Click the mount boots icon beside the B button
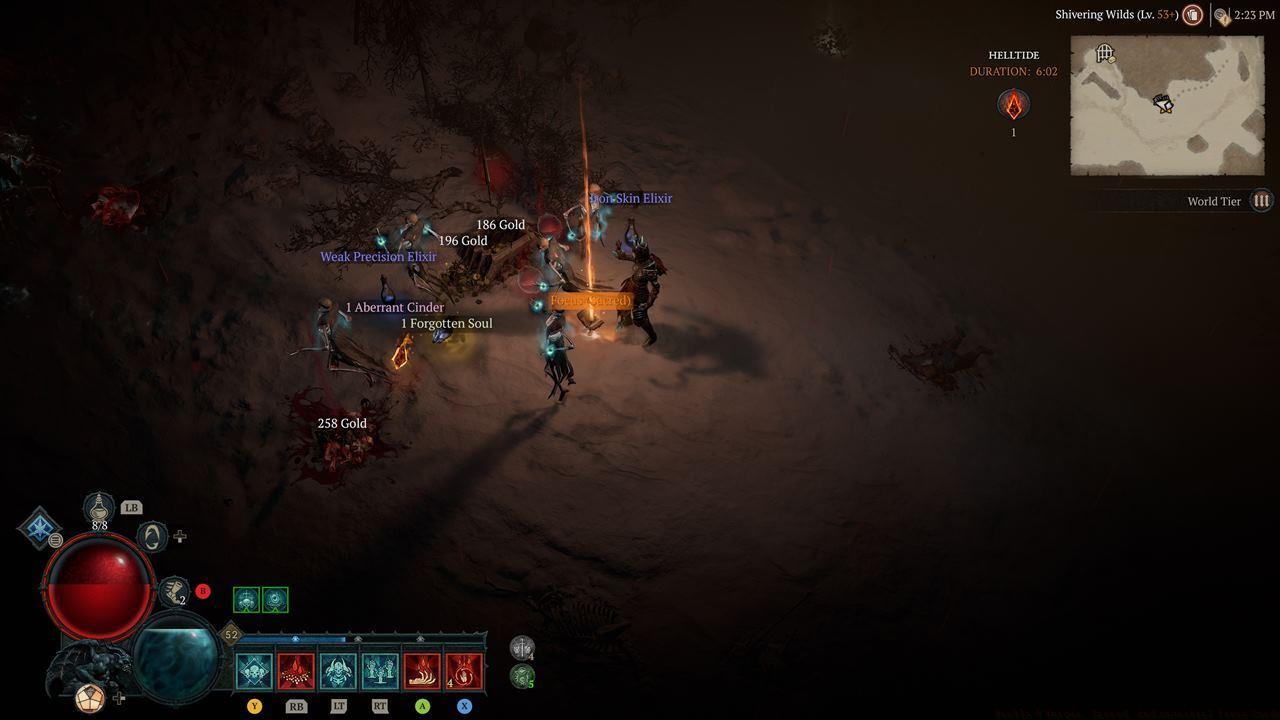1280x720 pixels. click(175, 591)
